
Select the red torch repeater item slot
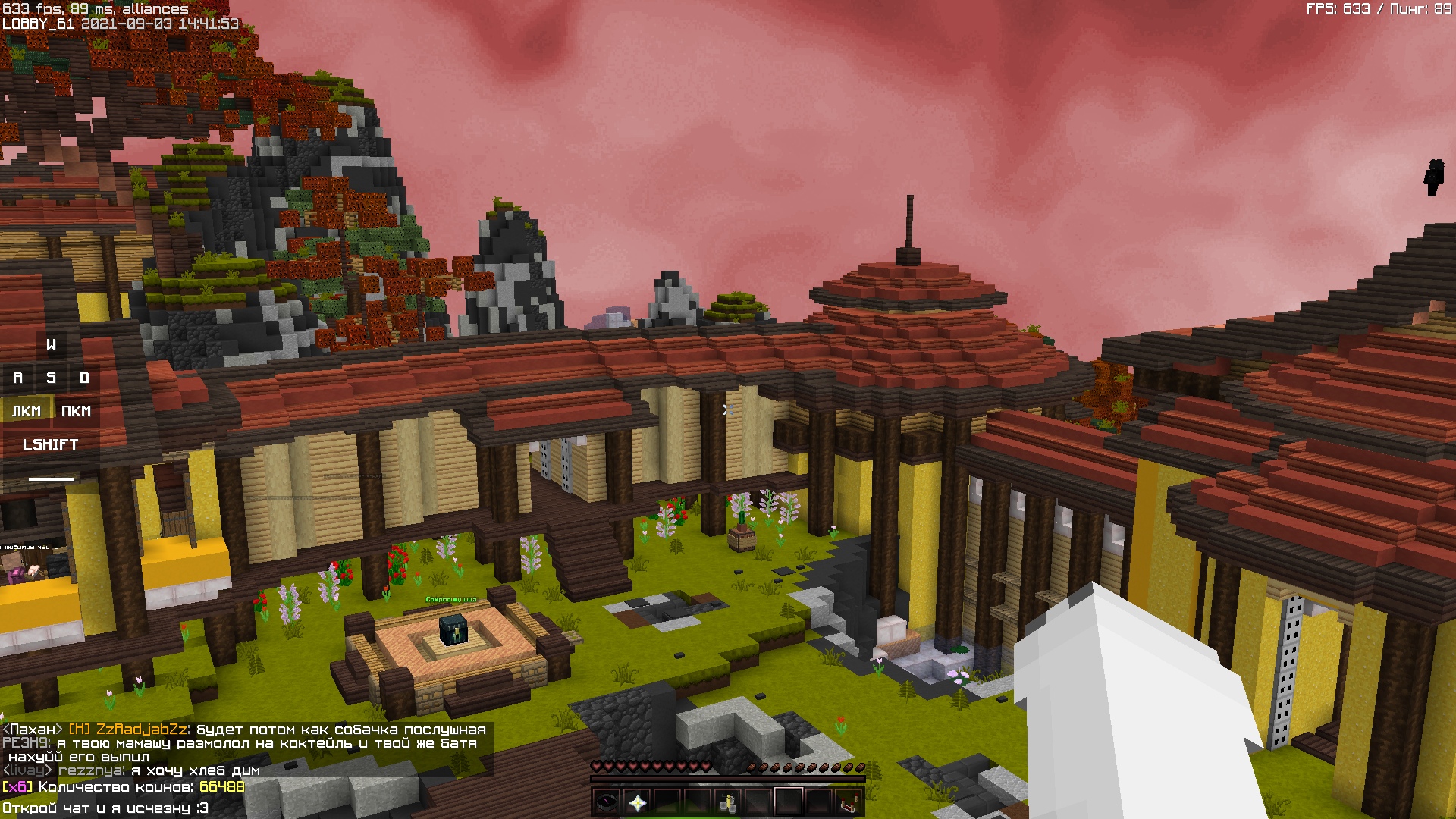point(849,802)
